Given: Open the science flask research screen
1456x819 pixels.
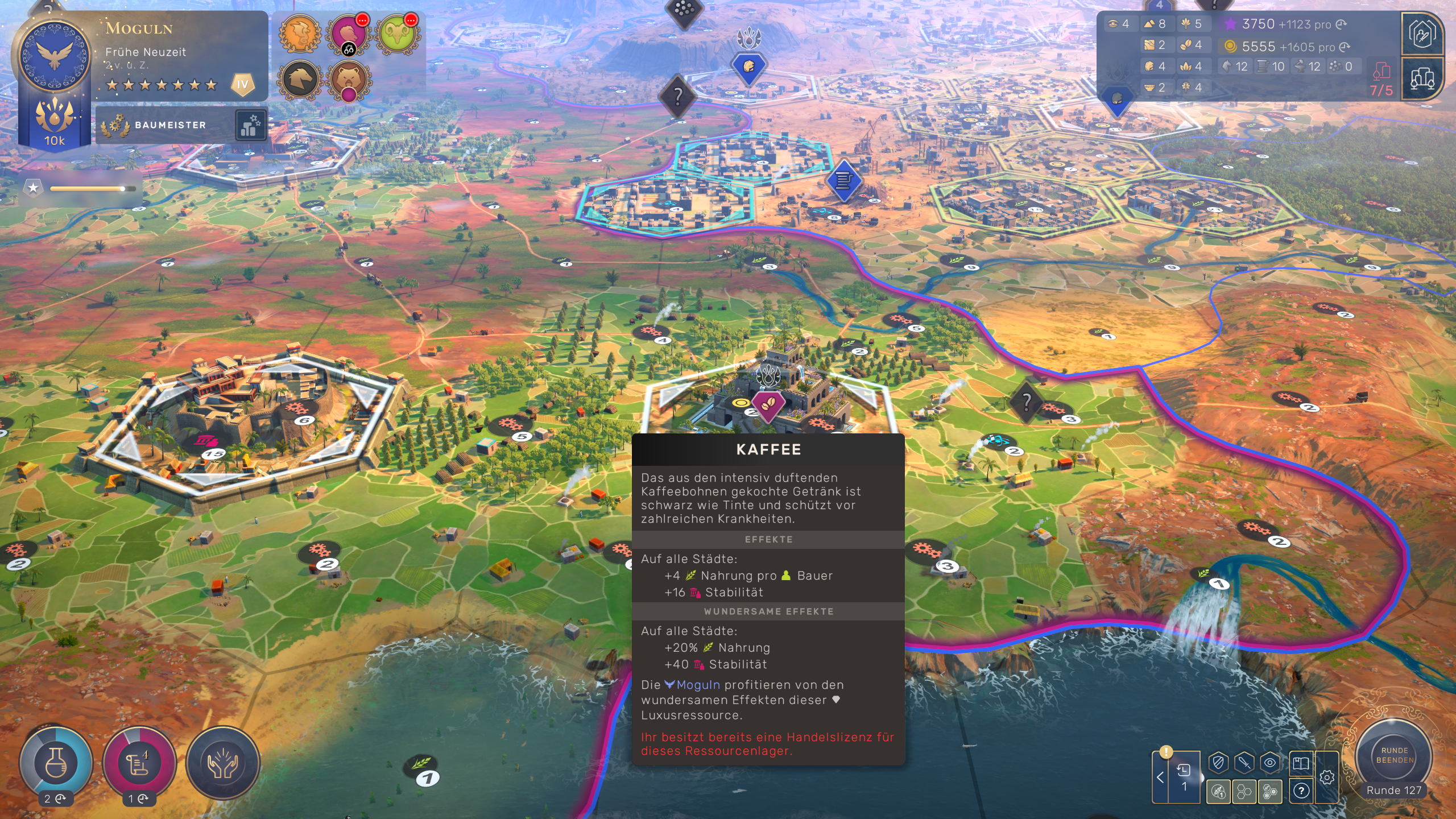Looking at the screenshot, I should (x=56, y=762).
